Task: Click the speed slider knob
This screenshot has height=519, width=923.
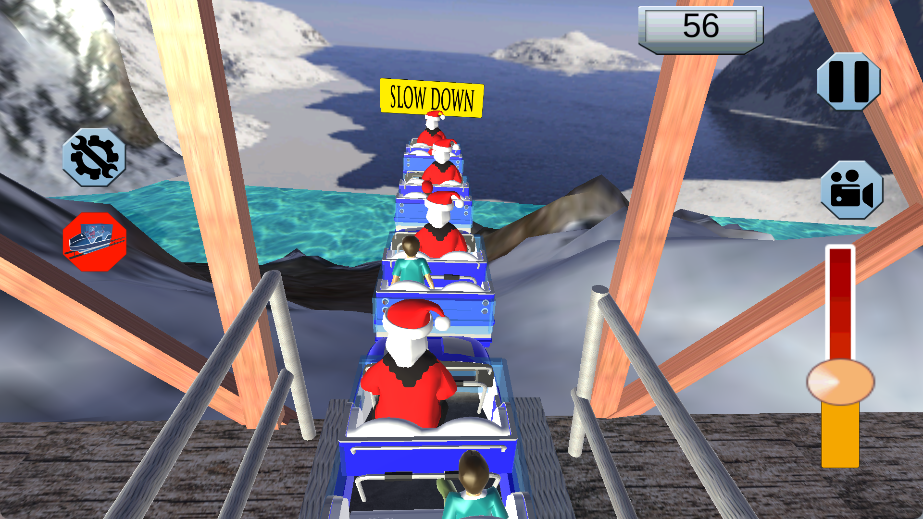Action: tap(840, 381)
